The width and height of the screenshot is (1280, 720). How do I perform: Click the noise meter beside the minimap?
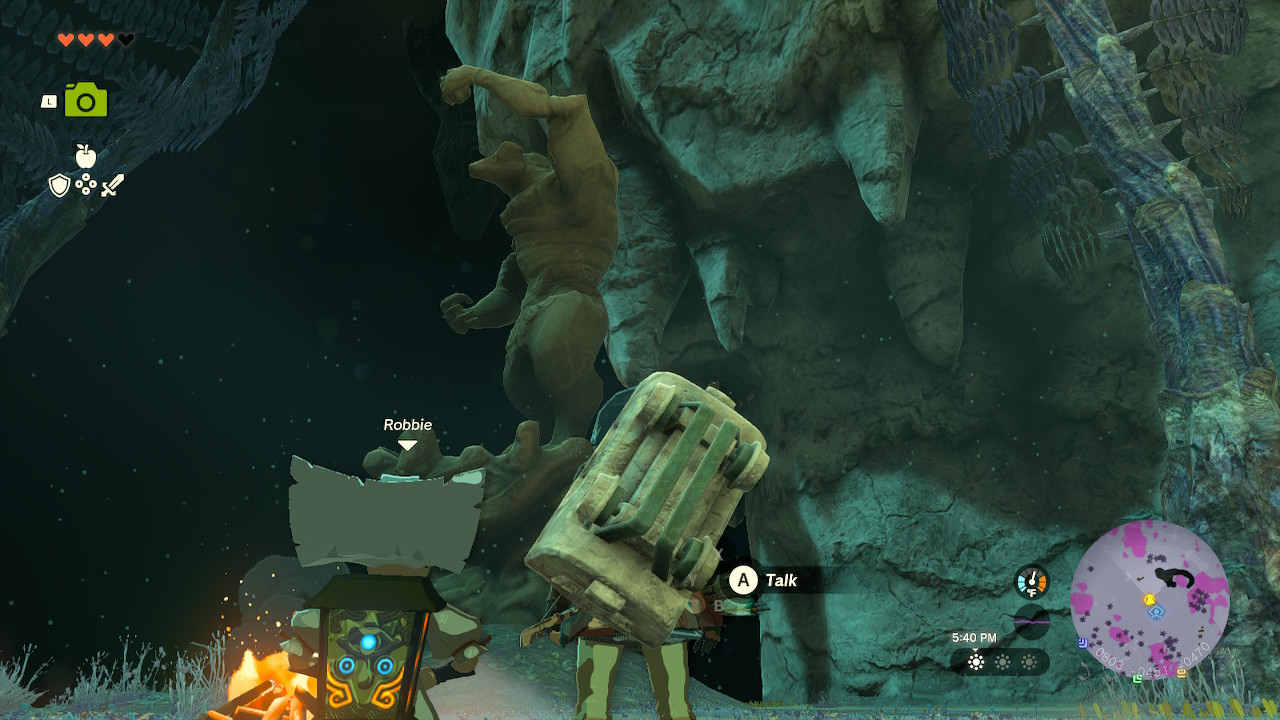tap(1031, 621)
